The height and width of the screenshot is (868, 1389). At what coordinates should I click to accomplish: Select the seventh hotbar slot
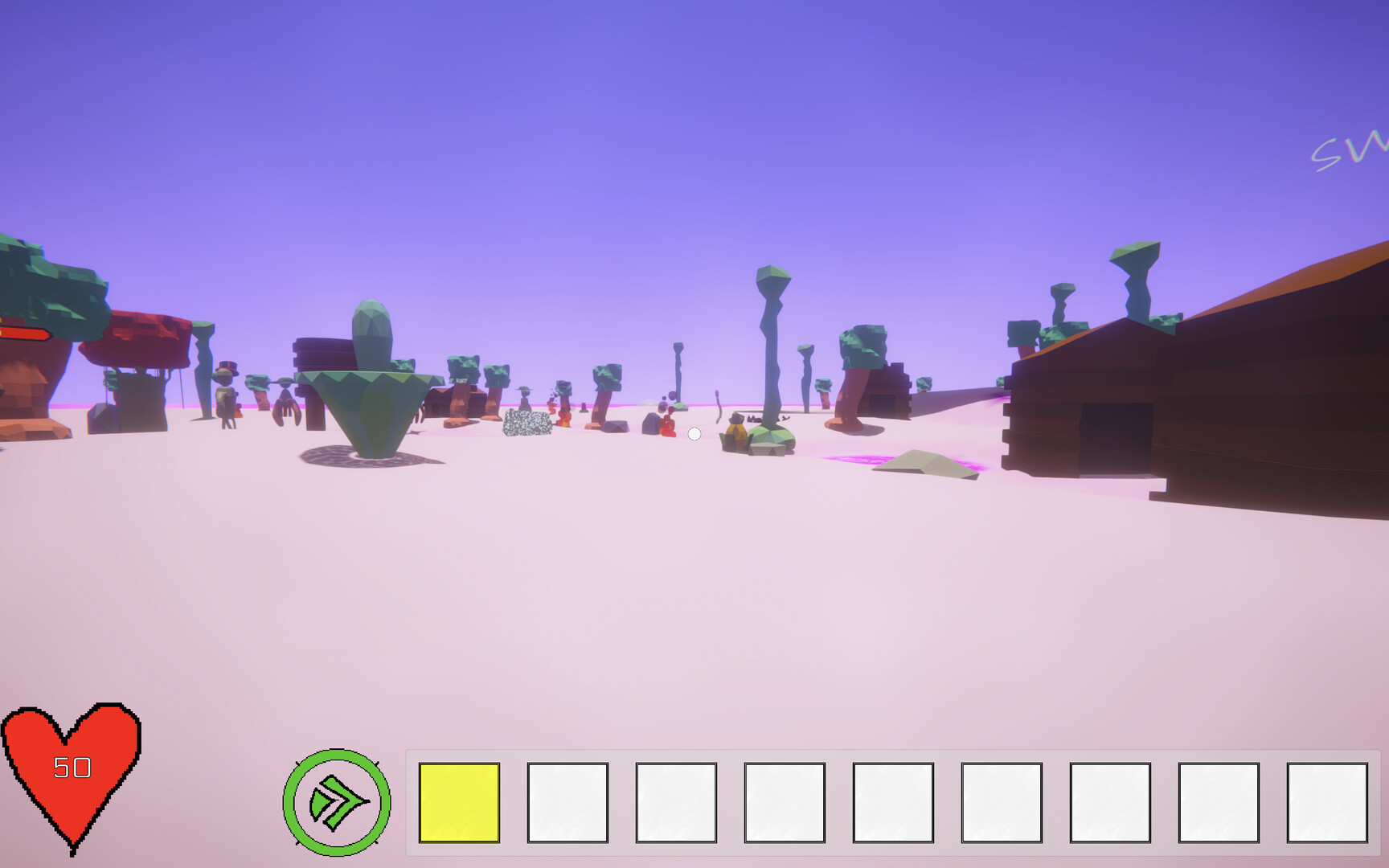(x=1108, y=803)
